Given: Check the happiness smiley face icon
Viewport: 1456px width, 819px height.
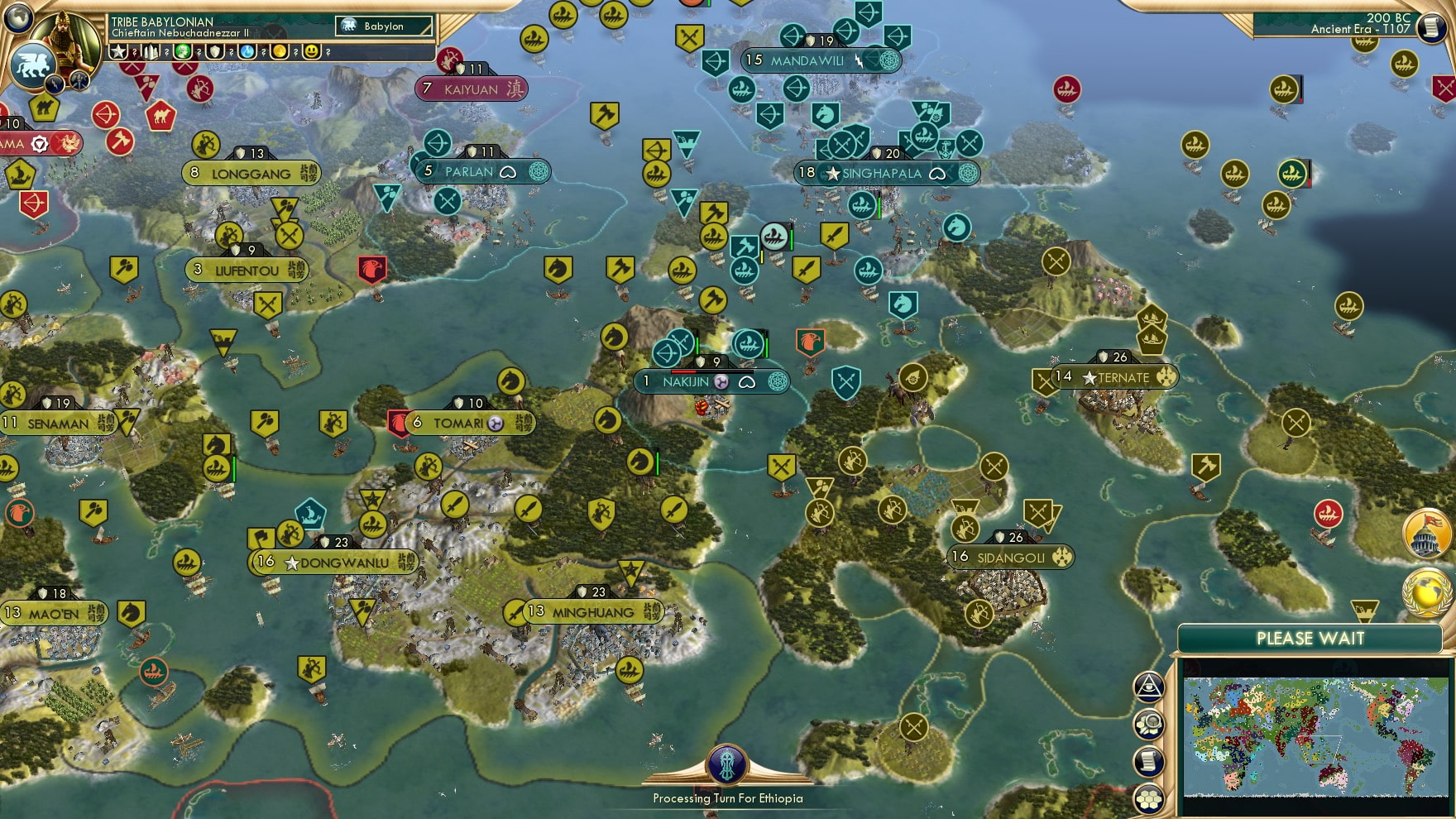Looking at the screenshot, I should pyautogui.click(x=313, y=52).
